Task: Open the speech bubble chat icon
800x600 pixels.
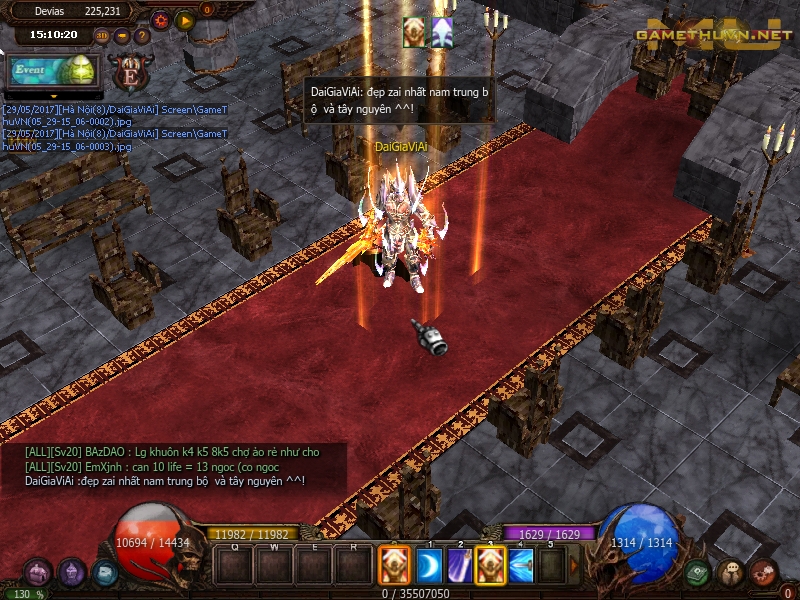Action: pyautogui.click(x=730, y=573)
